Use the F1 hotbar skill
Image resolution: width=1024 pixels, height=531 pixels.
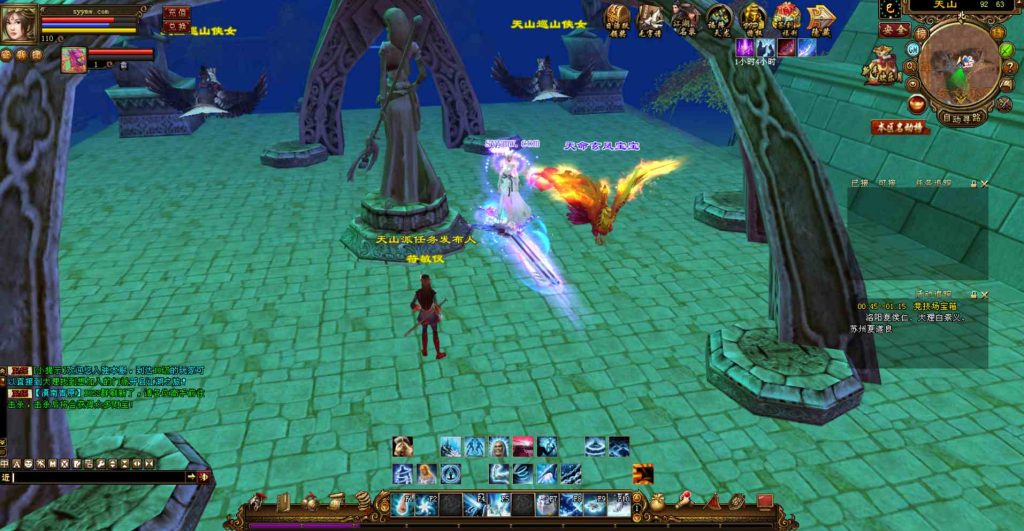(x=403, y=505)
